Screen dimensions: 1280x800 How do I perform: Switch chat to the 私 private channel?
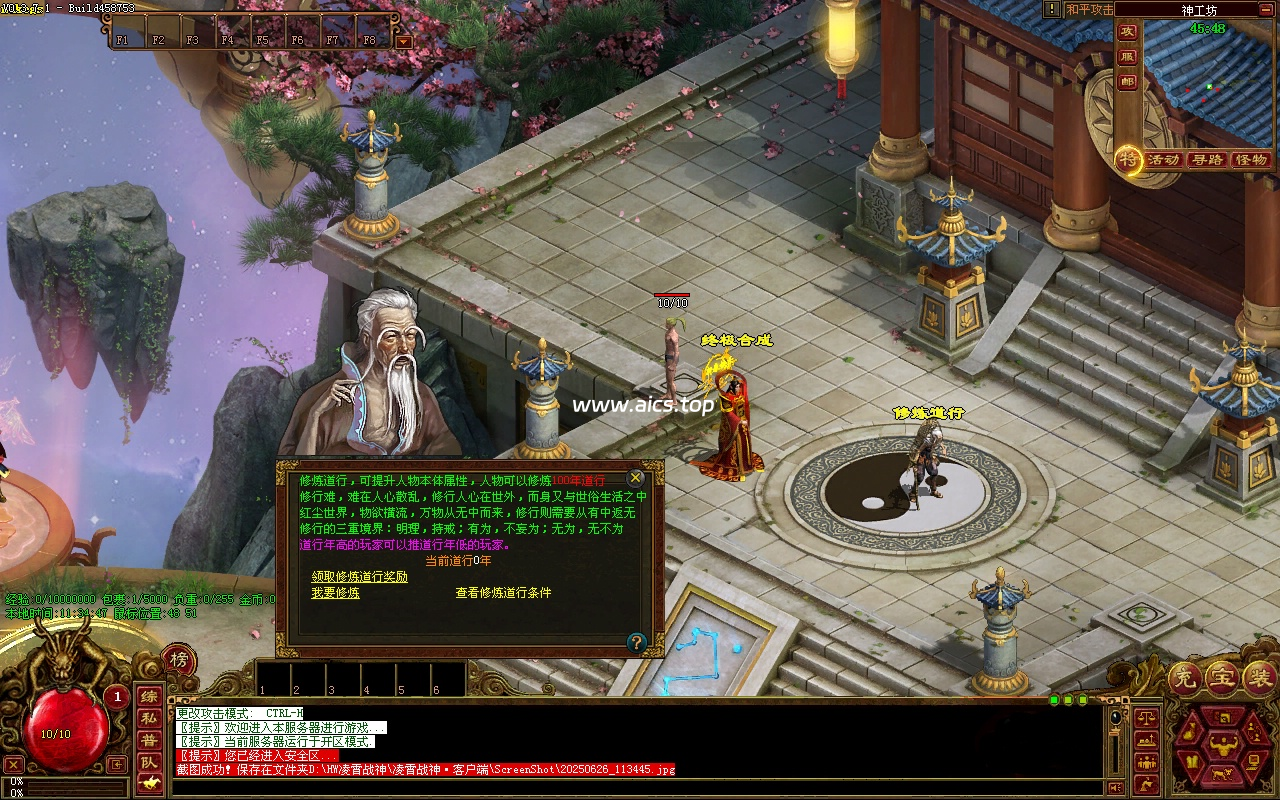click(149, 718)
